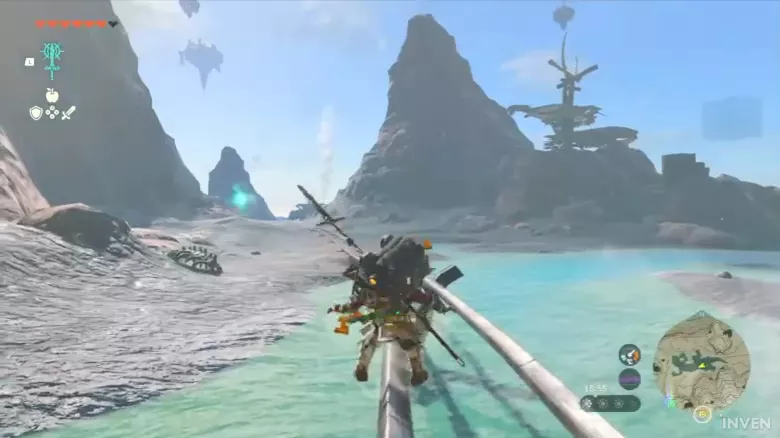Choose the shield quick-select icon
Viewport: 780px width, 438px height.
(x=36, y=113)
